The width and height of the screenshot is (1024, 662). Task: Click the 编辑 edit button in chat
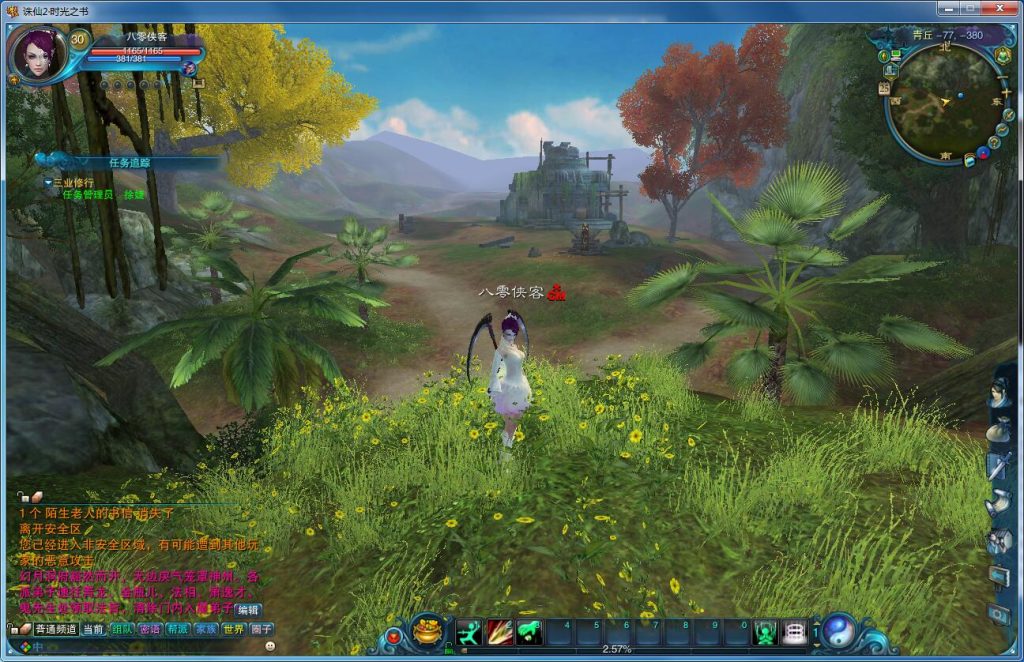(x=248, y=609)
